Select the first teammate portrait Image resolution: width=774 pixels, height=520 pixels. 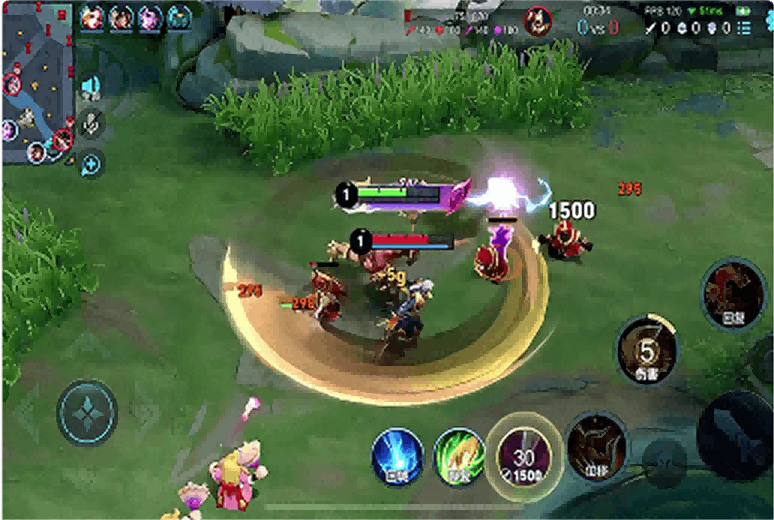click(92, 17)
